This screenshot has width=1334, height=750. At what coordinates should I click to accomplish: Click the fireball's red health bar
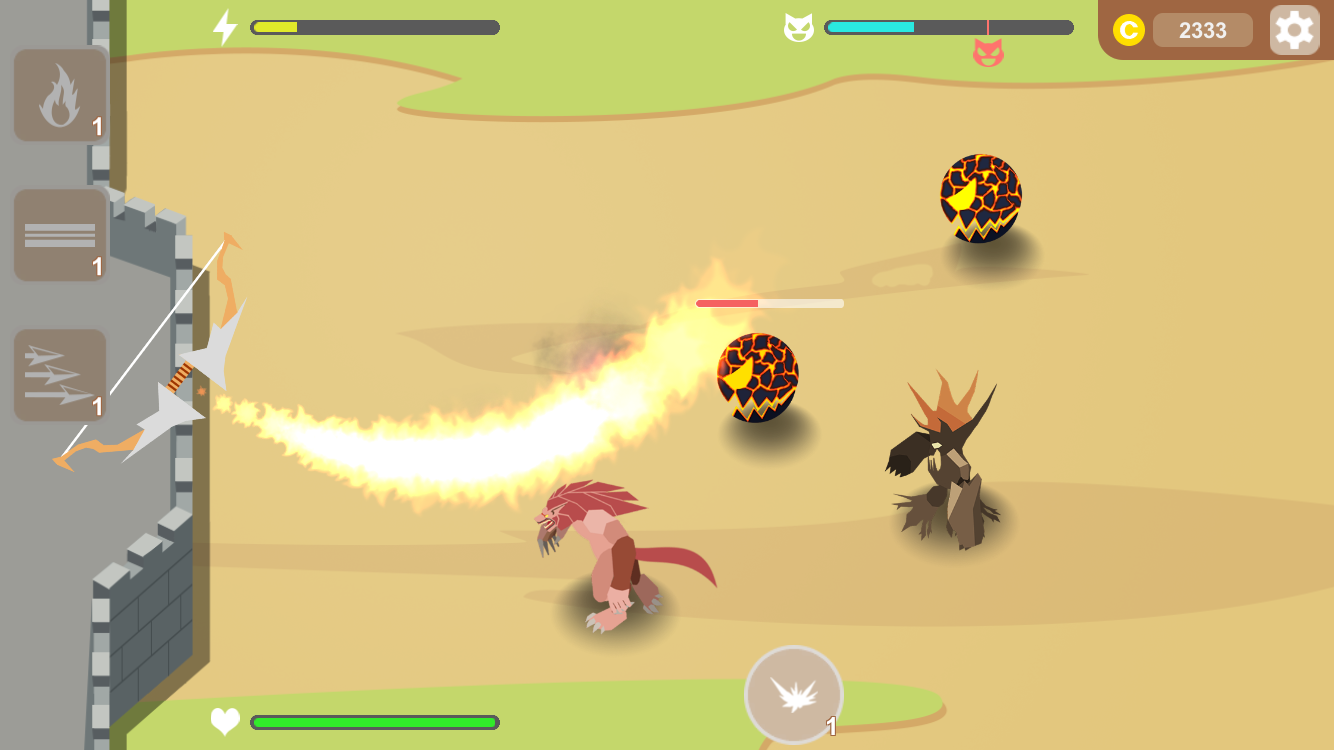[770, 301]
